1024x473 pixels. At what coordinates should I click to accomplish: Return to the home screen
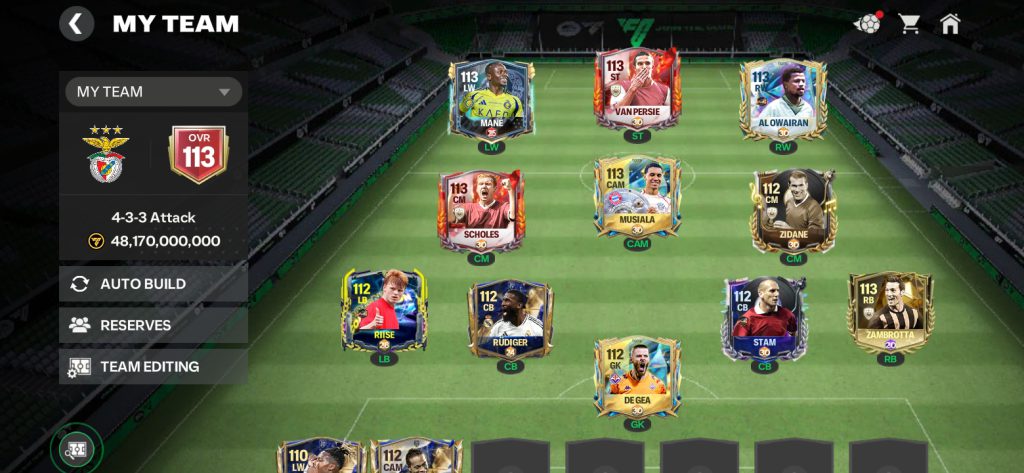(950, 23)
